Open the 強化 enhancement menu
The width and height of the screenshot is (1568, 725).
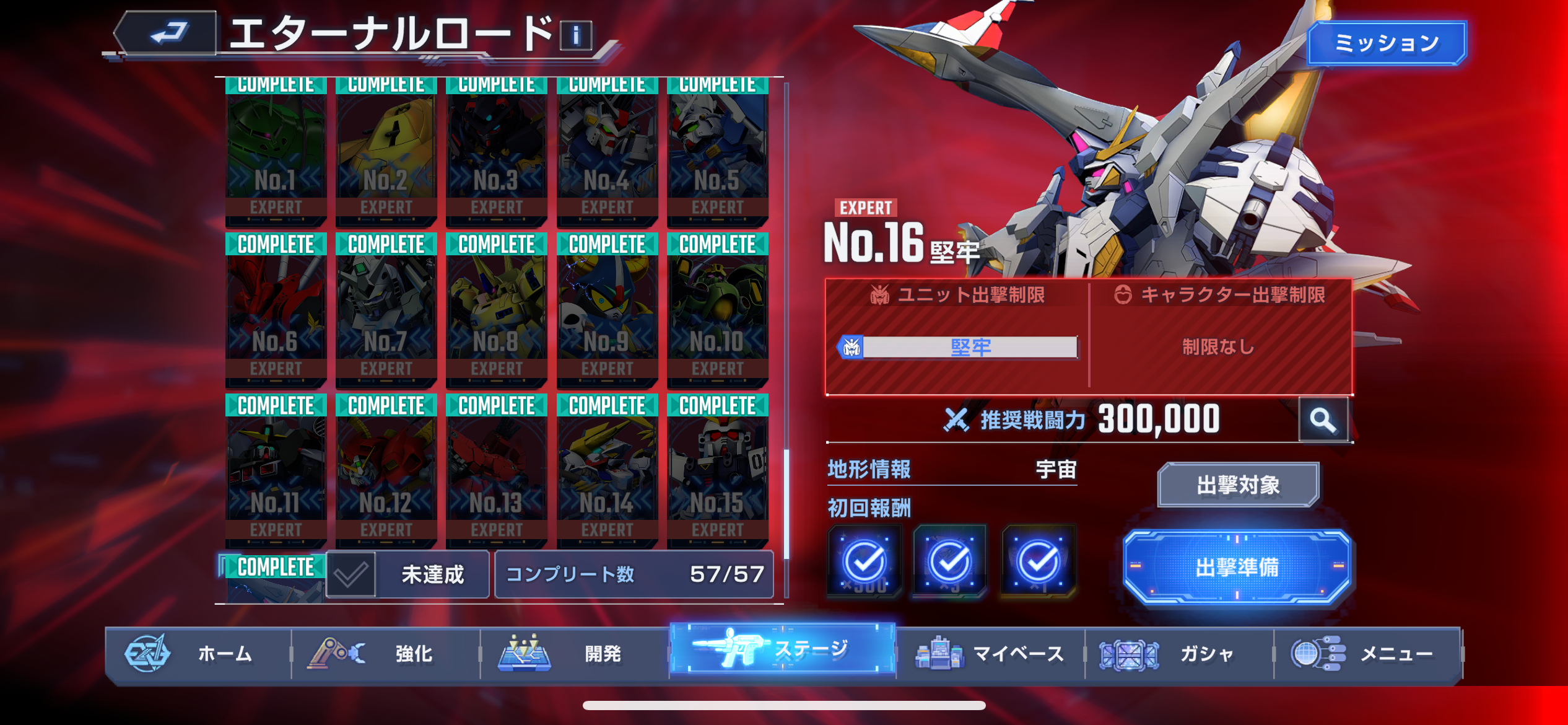[x=386, y=654]
